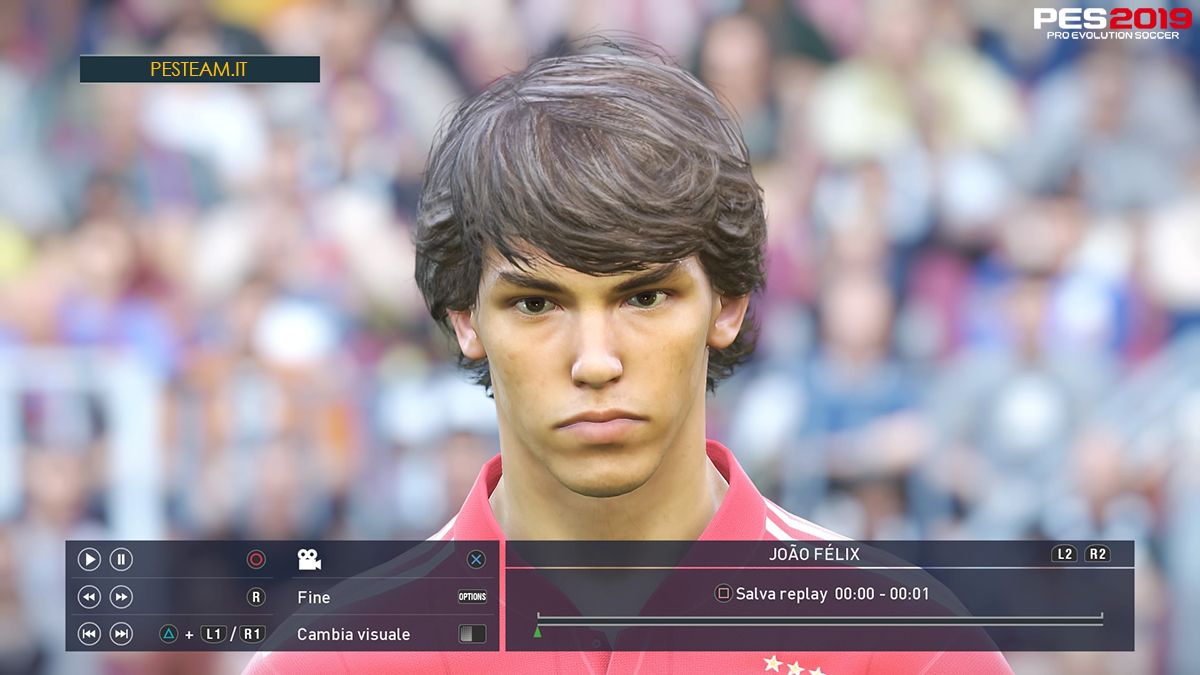Viewport: 1200px width, 675px height.
Task: Start replay with the play button
Action: point(89,560)
